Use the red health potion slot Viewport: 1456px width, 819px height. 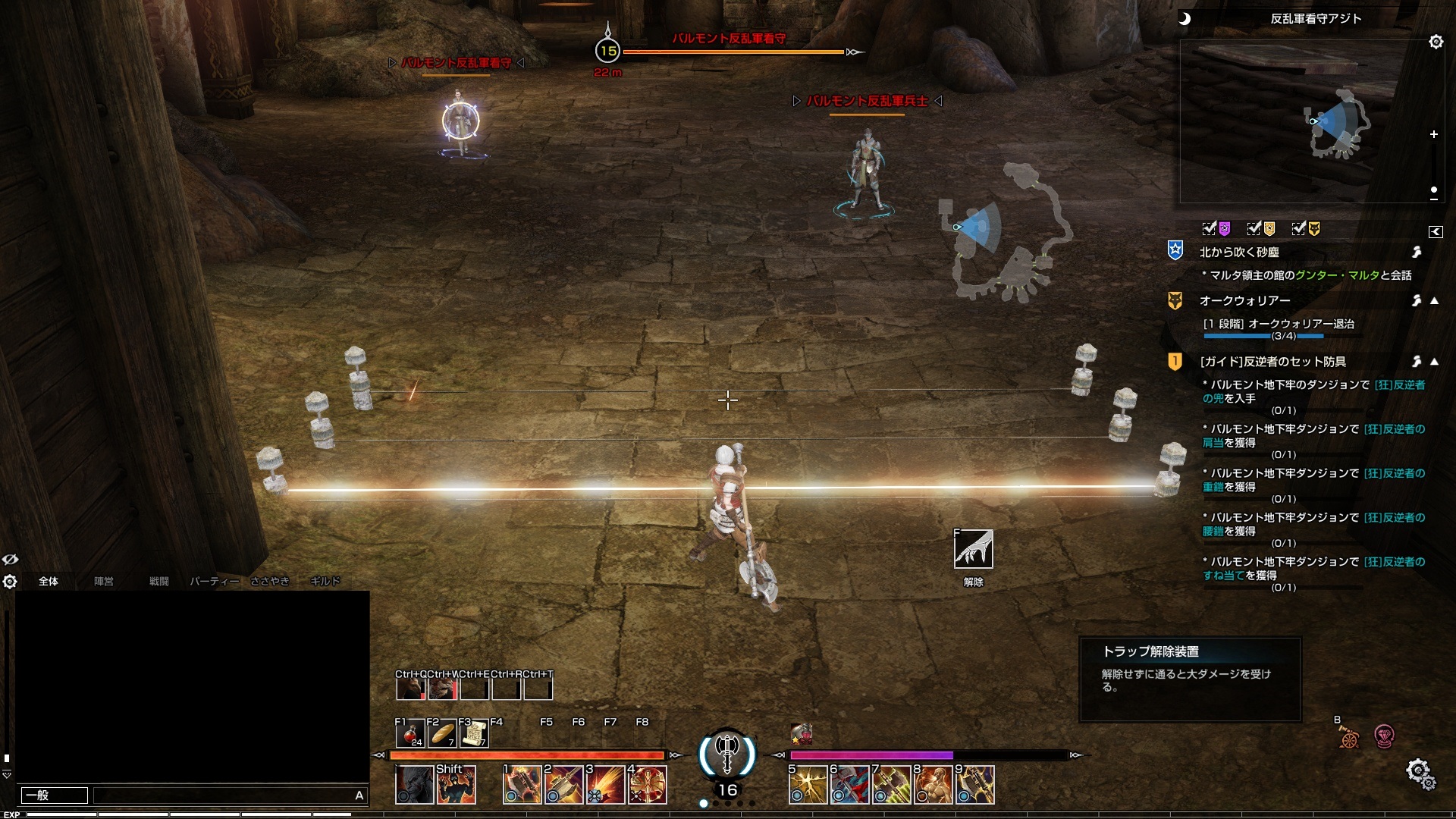tap(410, 733)
